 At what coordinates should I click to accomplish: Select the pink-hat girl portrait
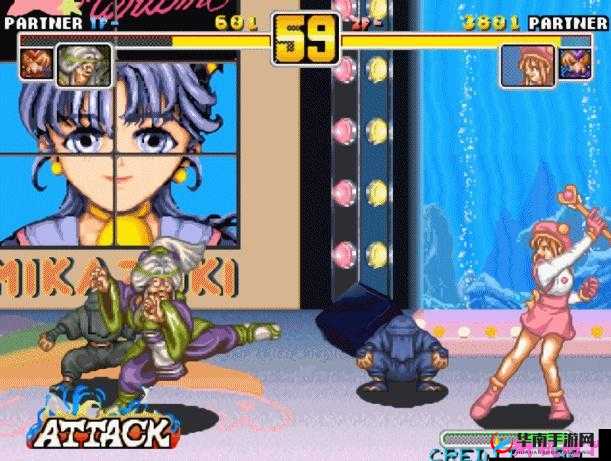point(527,64)
